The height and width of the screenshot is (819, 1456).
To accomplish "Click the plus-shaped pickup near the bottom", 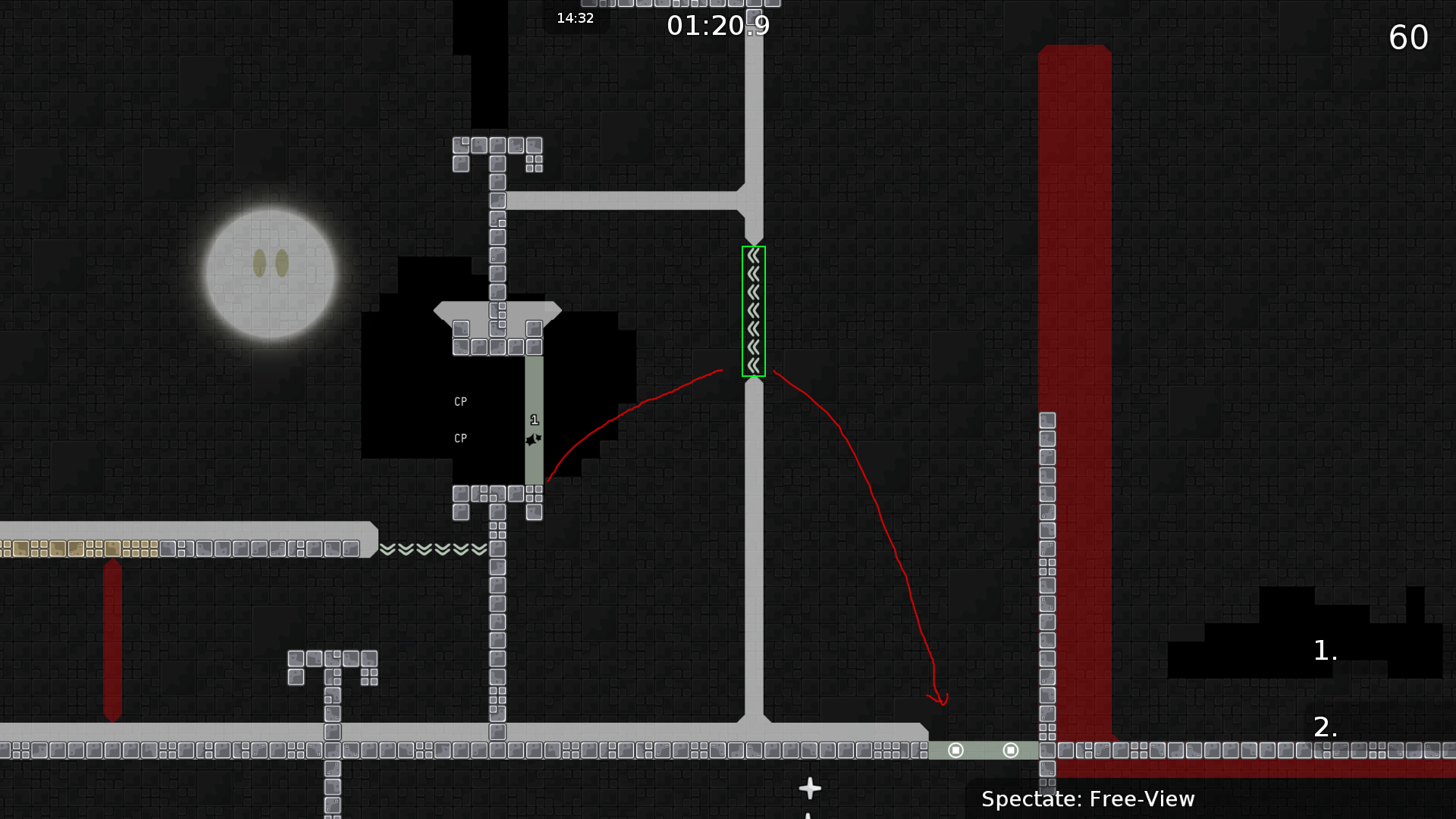I will click(809, 789).
